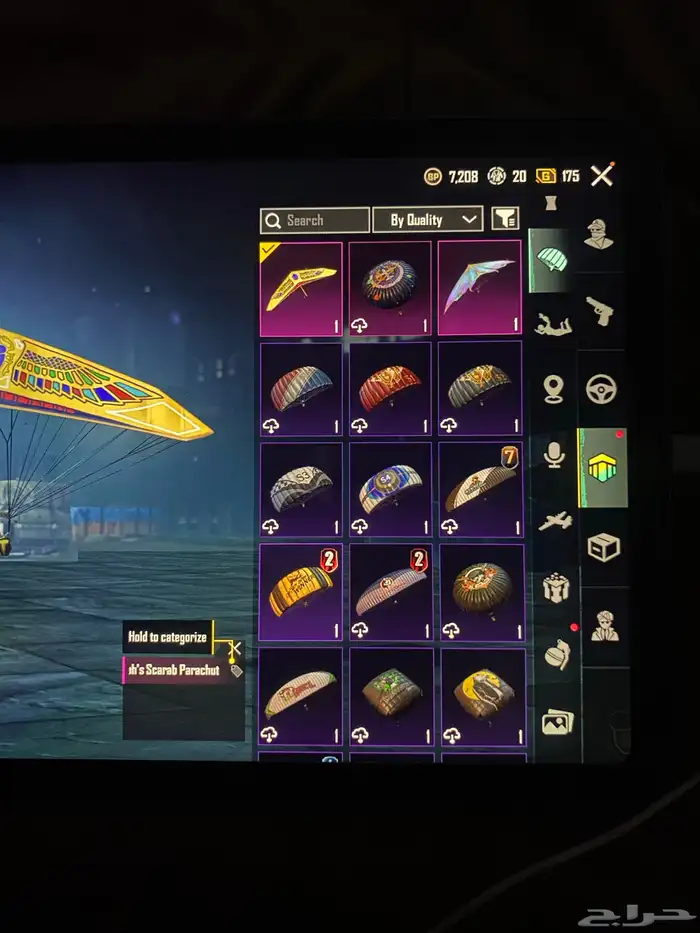Choose the yellow black-striped parachute
Viewport: 700px width, 933px height.
tap(301, 592)
